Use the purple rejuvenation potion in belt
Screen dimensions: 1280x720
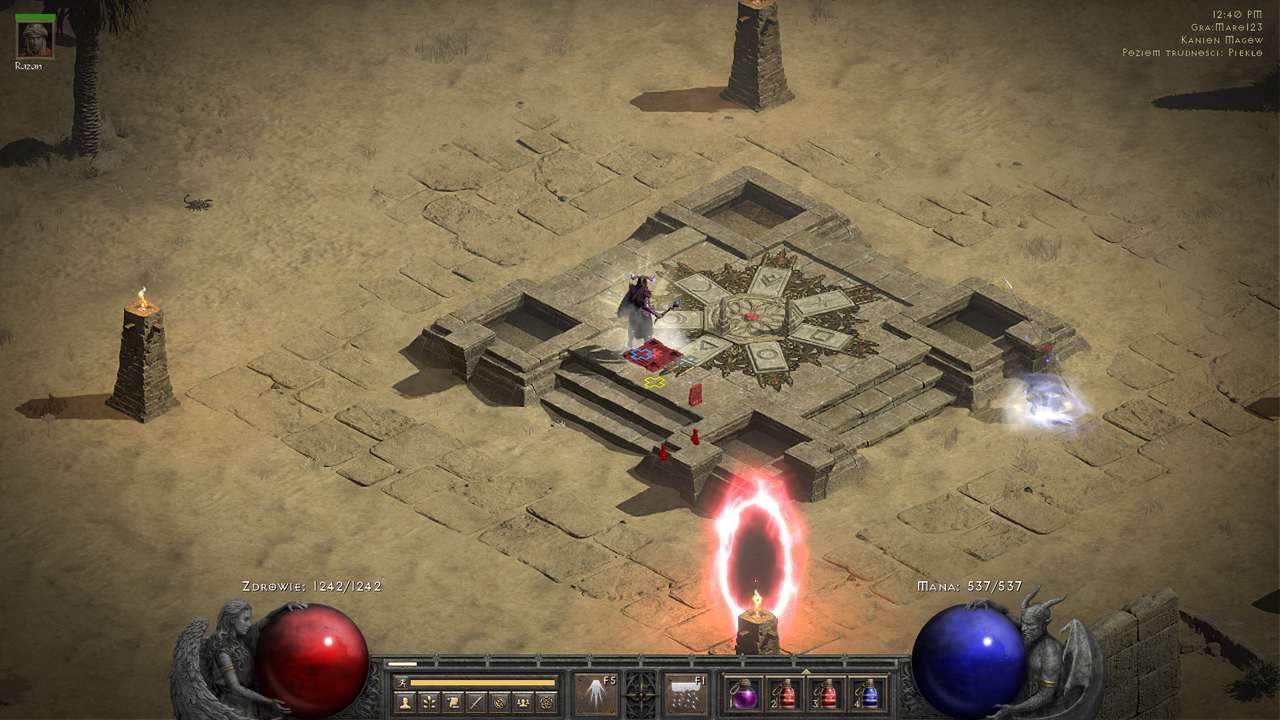point(743,695)
